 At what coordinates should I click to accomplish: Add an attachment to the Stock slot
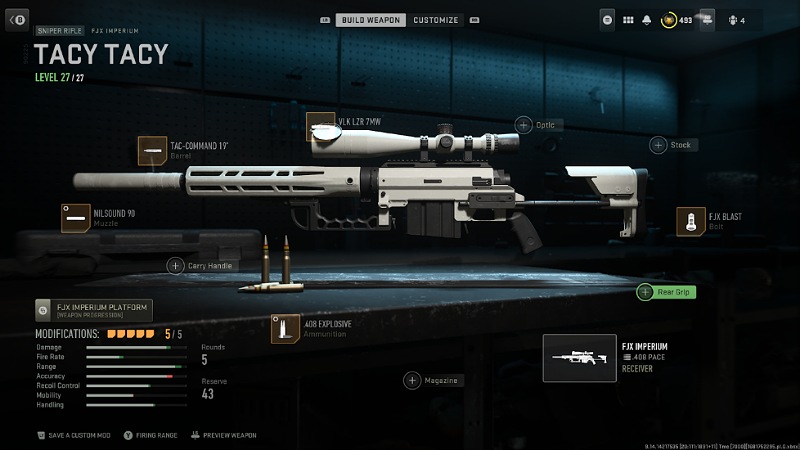[x=658, y=145]
